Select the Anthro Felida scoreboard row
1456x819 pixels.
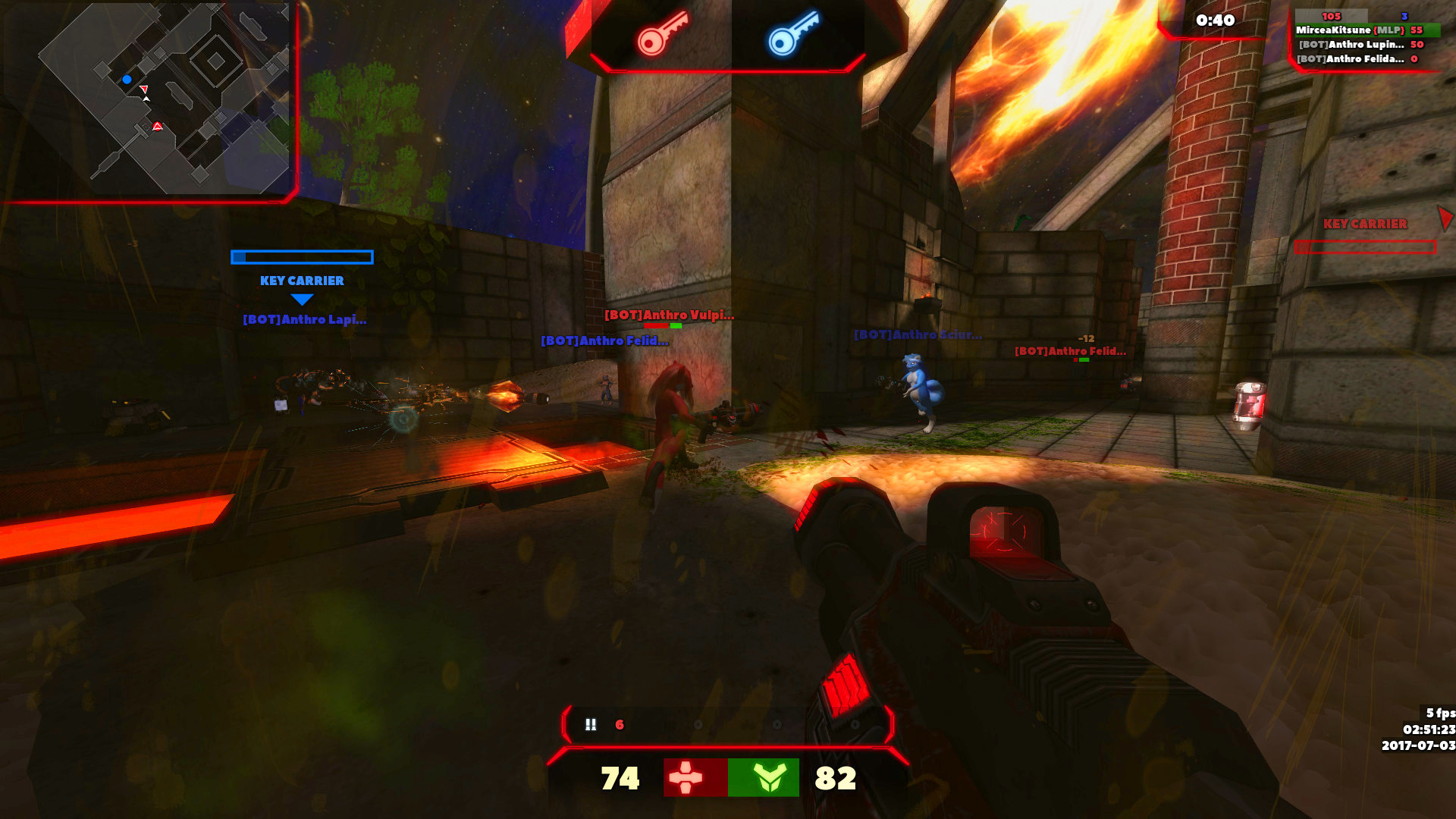pyautogui.click(x=1357, y=59)
